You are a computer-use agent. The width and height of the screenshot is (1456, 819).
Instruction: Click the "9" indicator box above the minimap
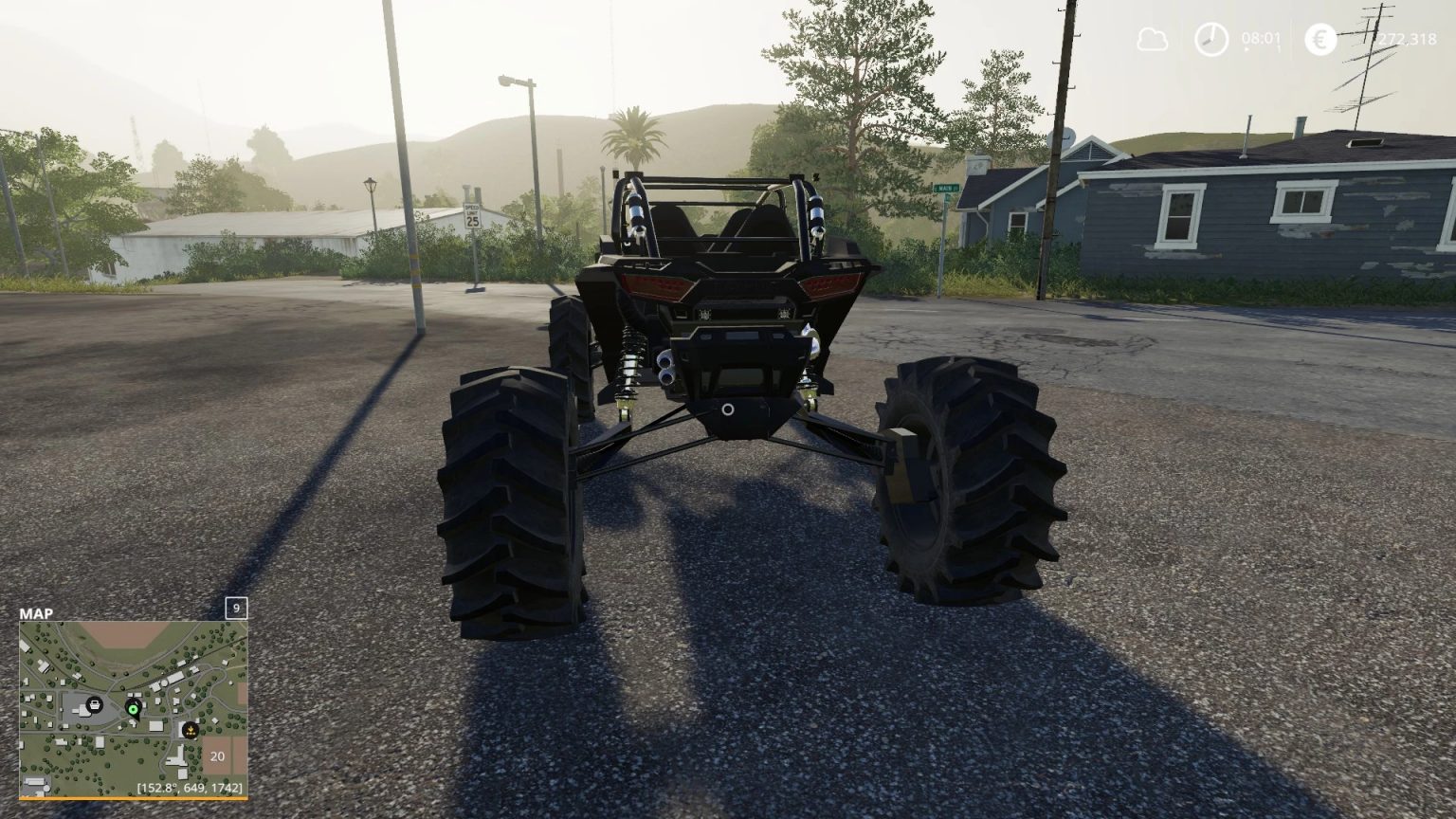[x=235, y=608]
